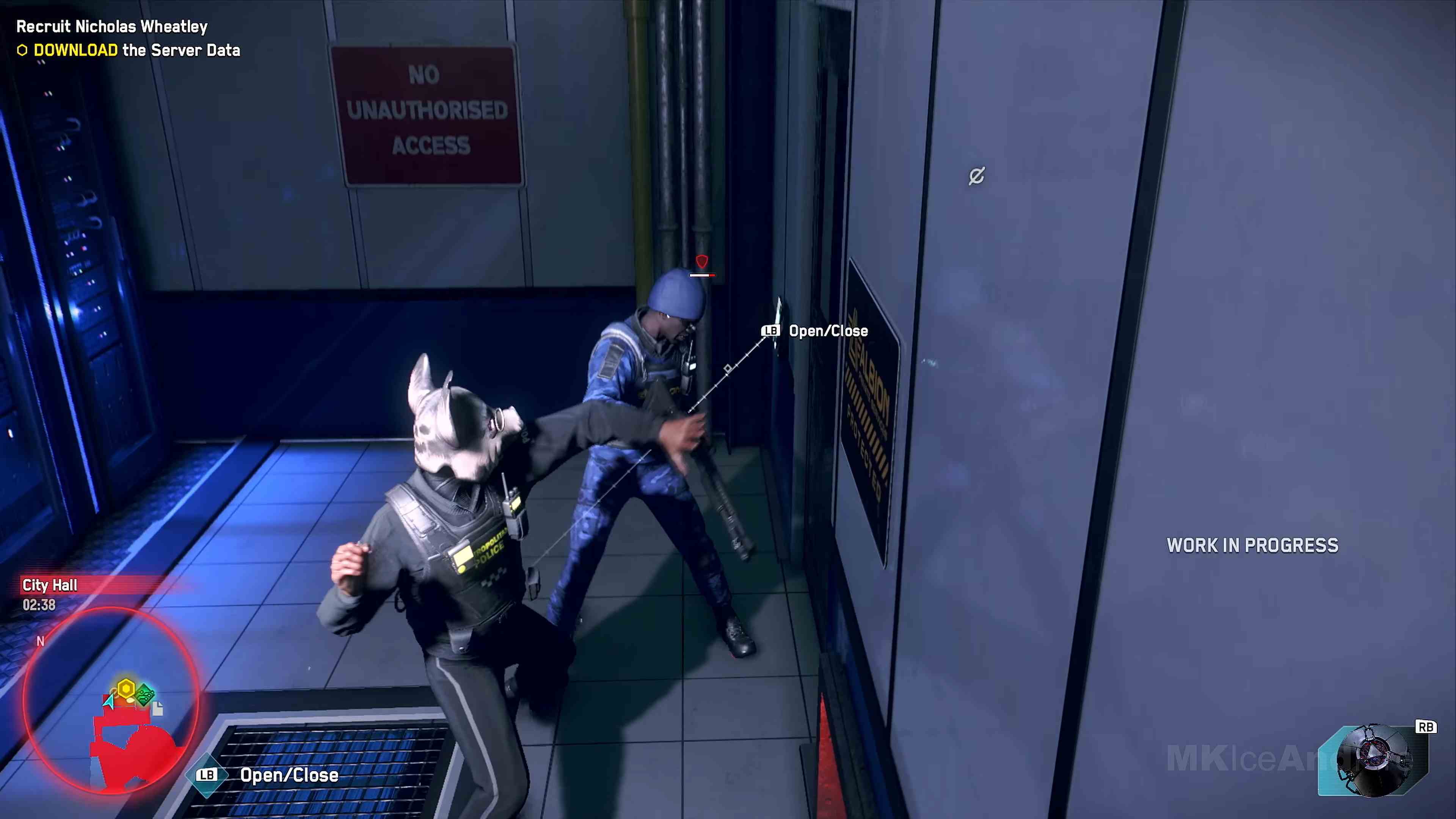Screen dimensions: 1456x819
Task: Click the red shield icon above the guard
Action: 701,262
